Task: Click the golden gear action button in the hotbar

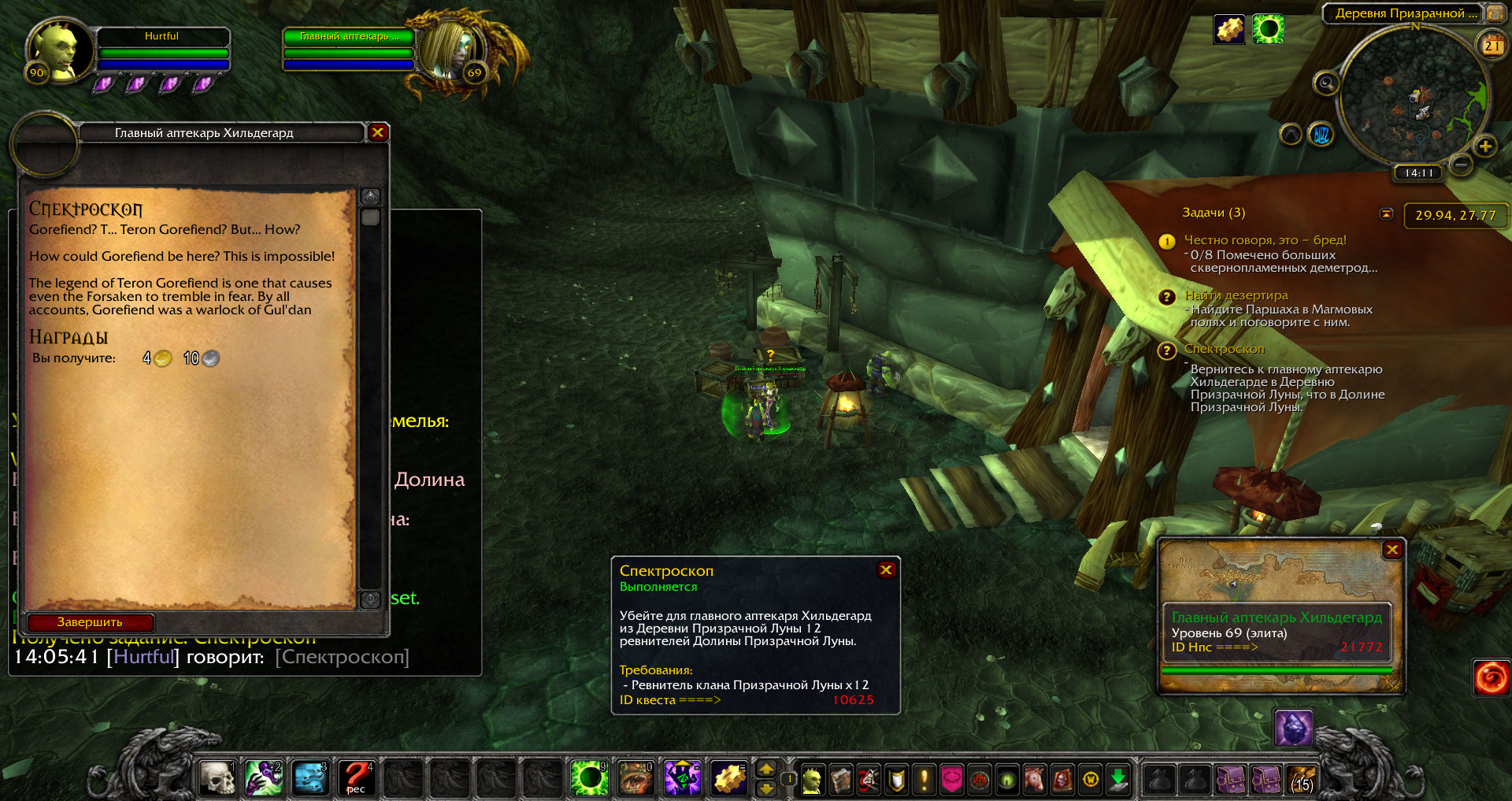Action: click(x=729, y=778)
